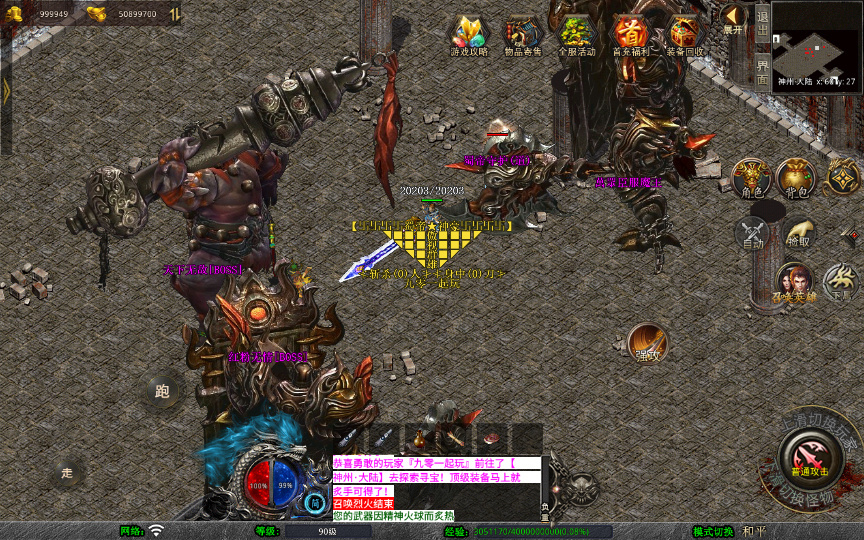Open the 全服活动 server events icon
This screenshot has height=540, width=864.
point(576,35)
